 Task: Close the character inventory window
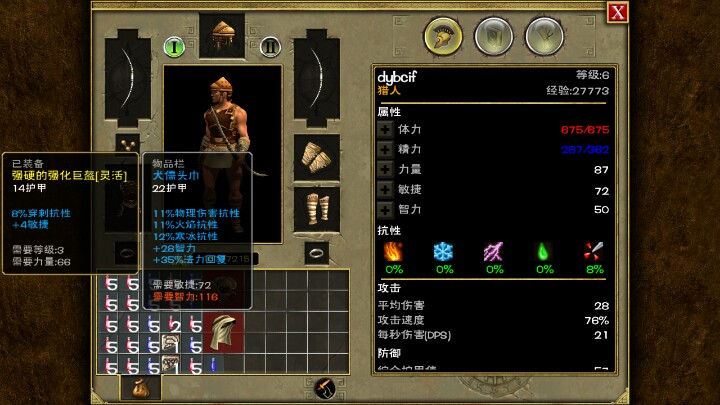point(618,12)
